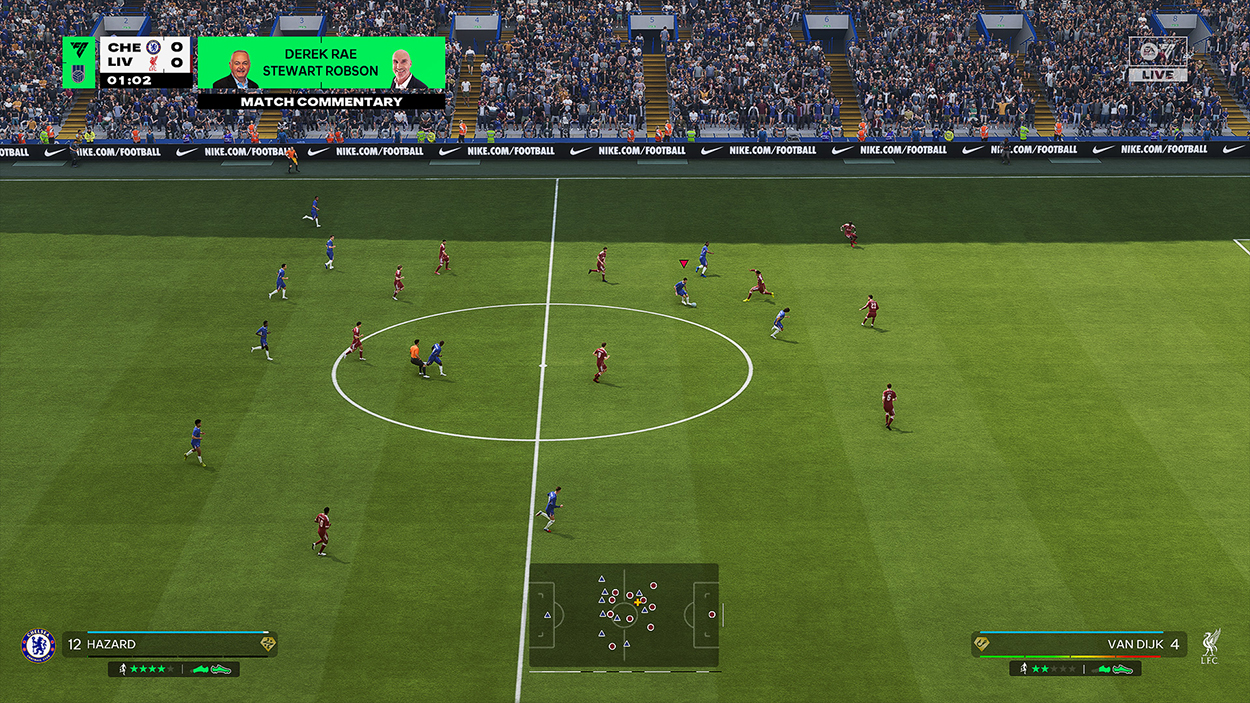Click the EA Live broadcast badge

pyautogui.click(x=1157, y=59)
